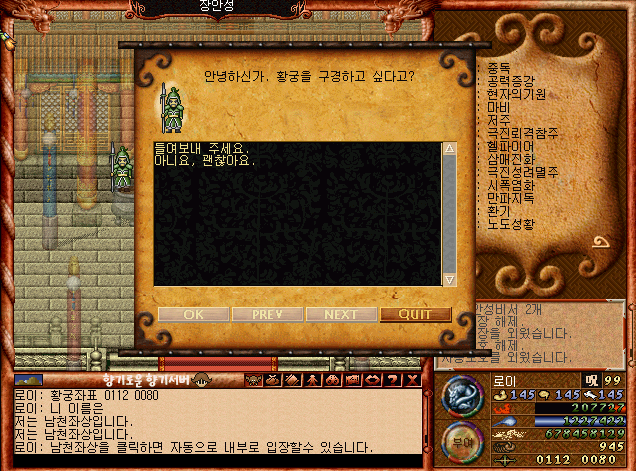Click the dialog list's scroll-down arrow

pos(449,279)
